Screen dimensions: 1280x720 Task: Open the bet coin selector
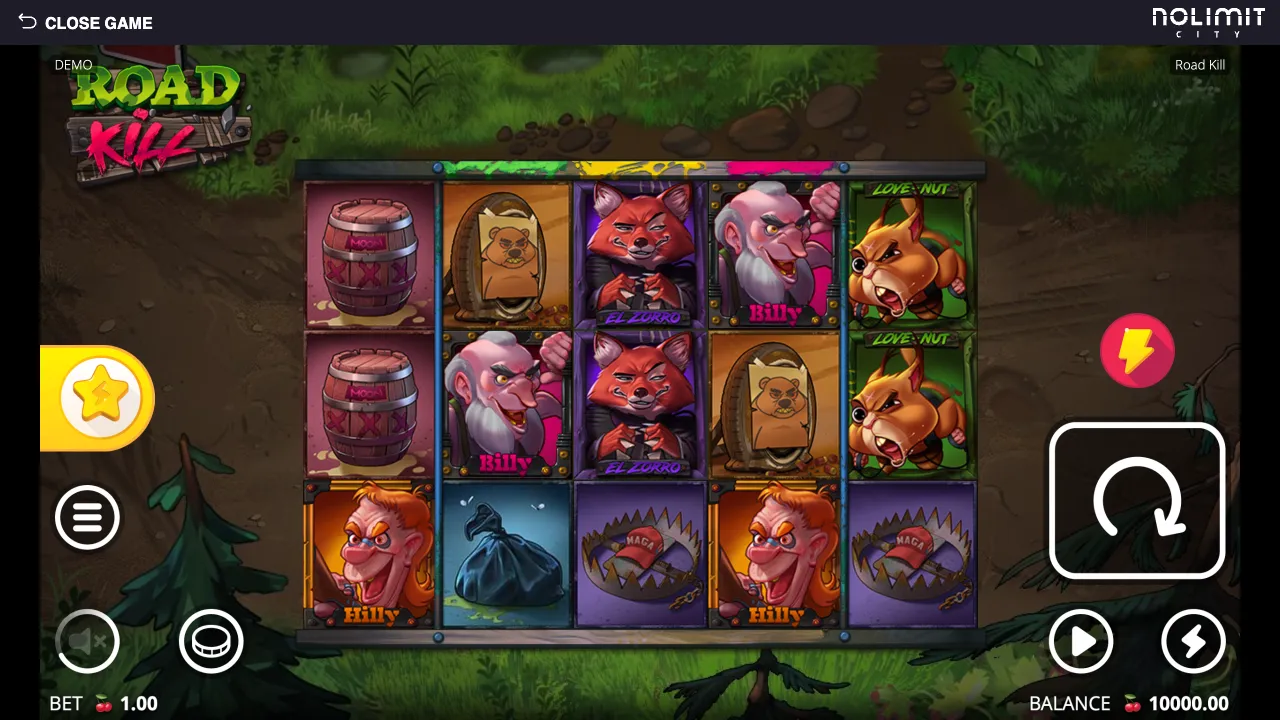[x=211, y=641]
